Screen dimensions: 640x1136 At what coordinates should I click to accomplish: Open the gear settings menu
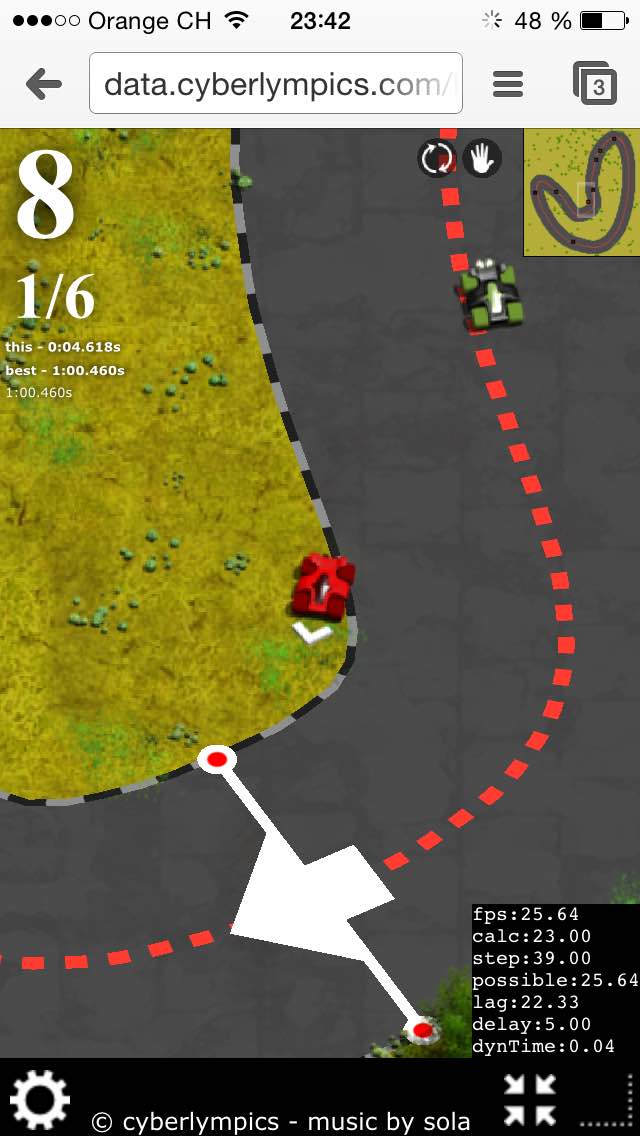tap(40, 1098)
